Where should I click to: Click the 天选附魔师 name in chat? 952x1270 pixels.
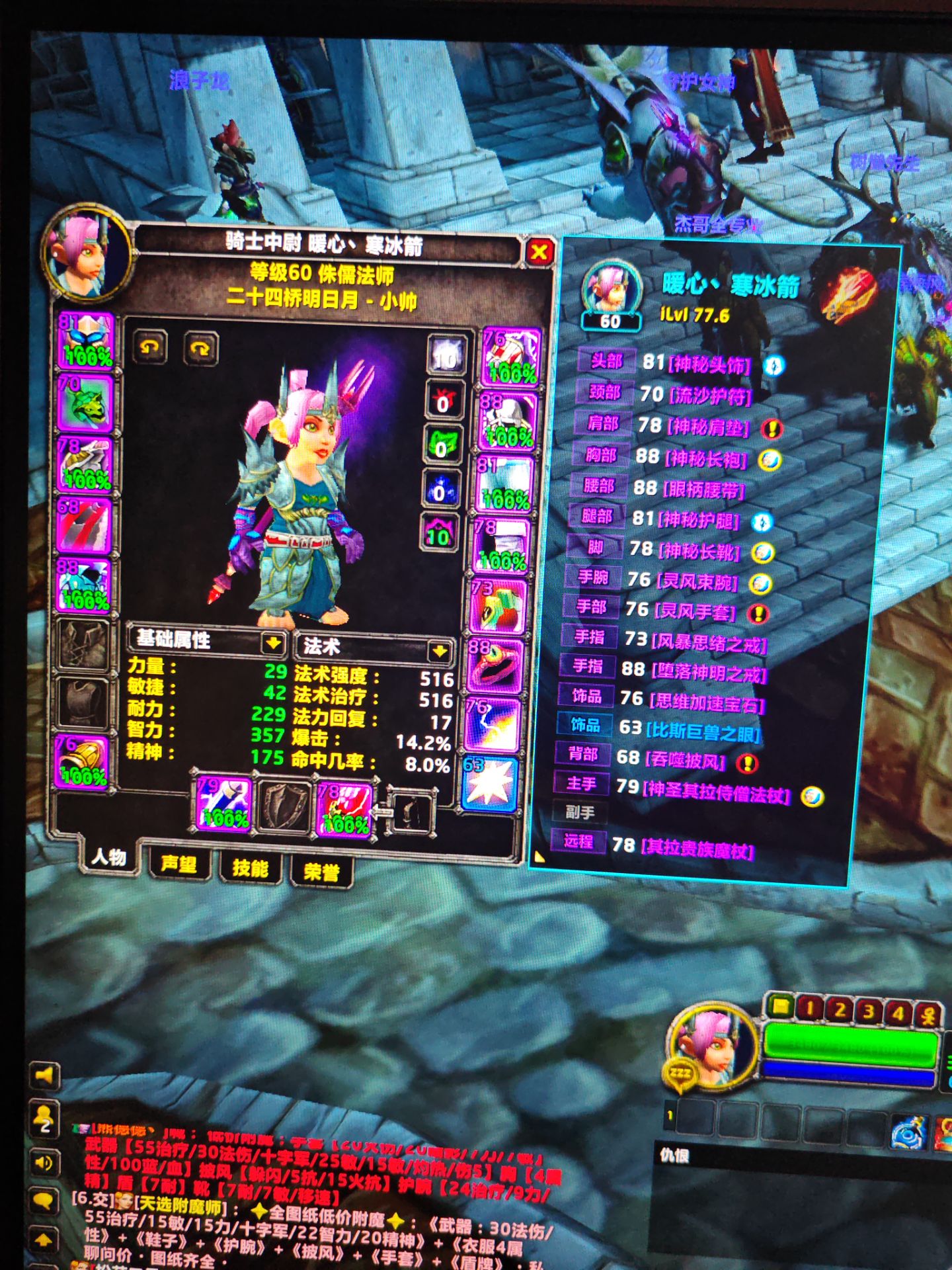click(x=177, y=1206)
